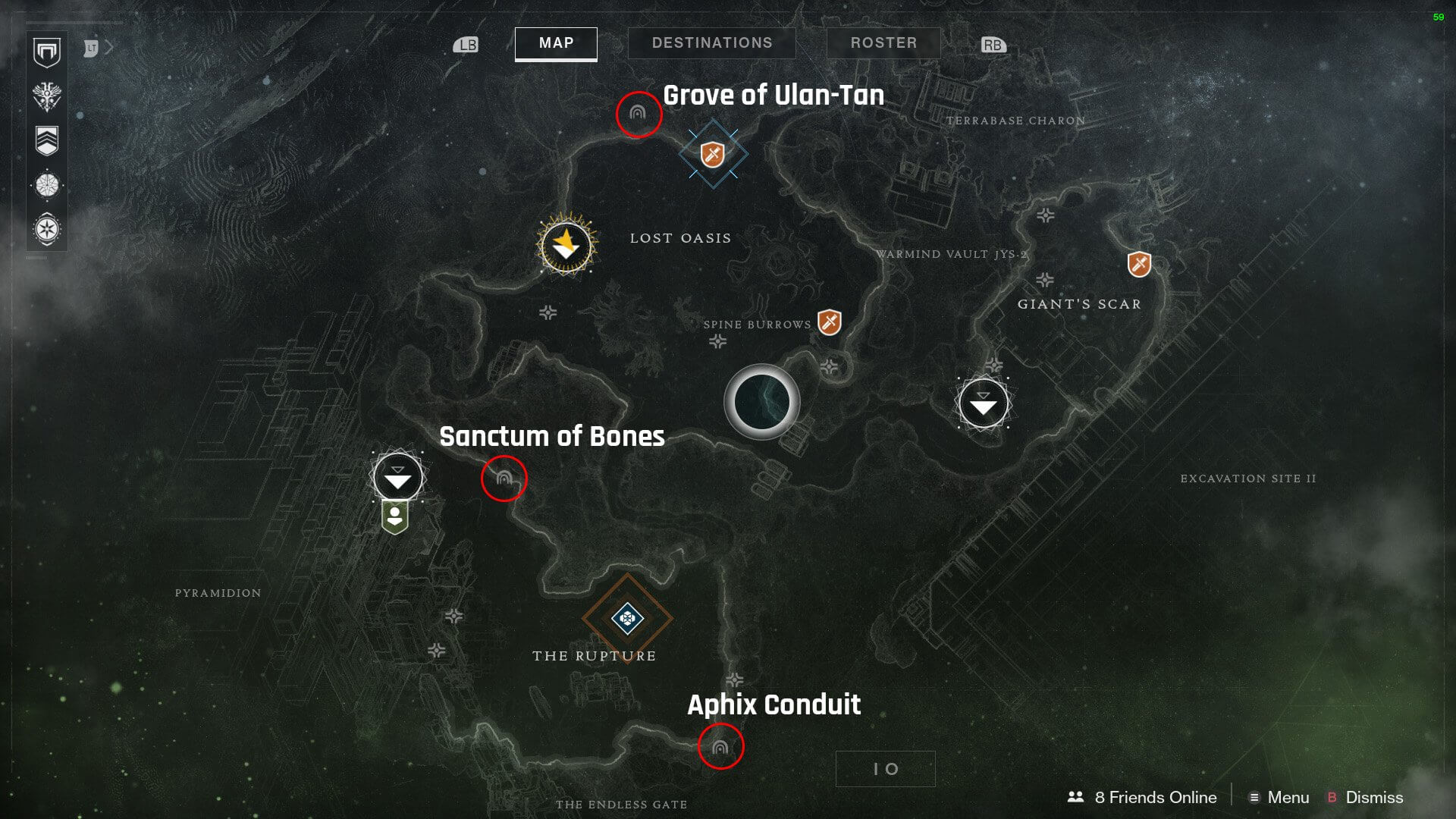
Task: Select the Grove of Ulan-Tan lost sector marker
Action: pyautogui.click(x=638, y=114)
